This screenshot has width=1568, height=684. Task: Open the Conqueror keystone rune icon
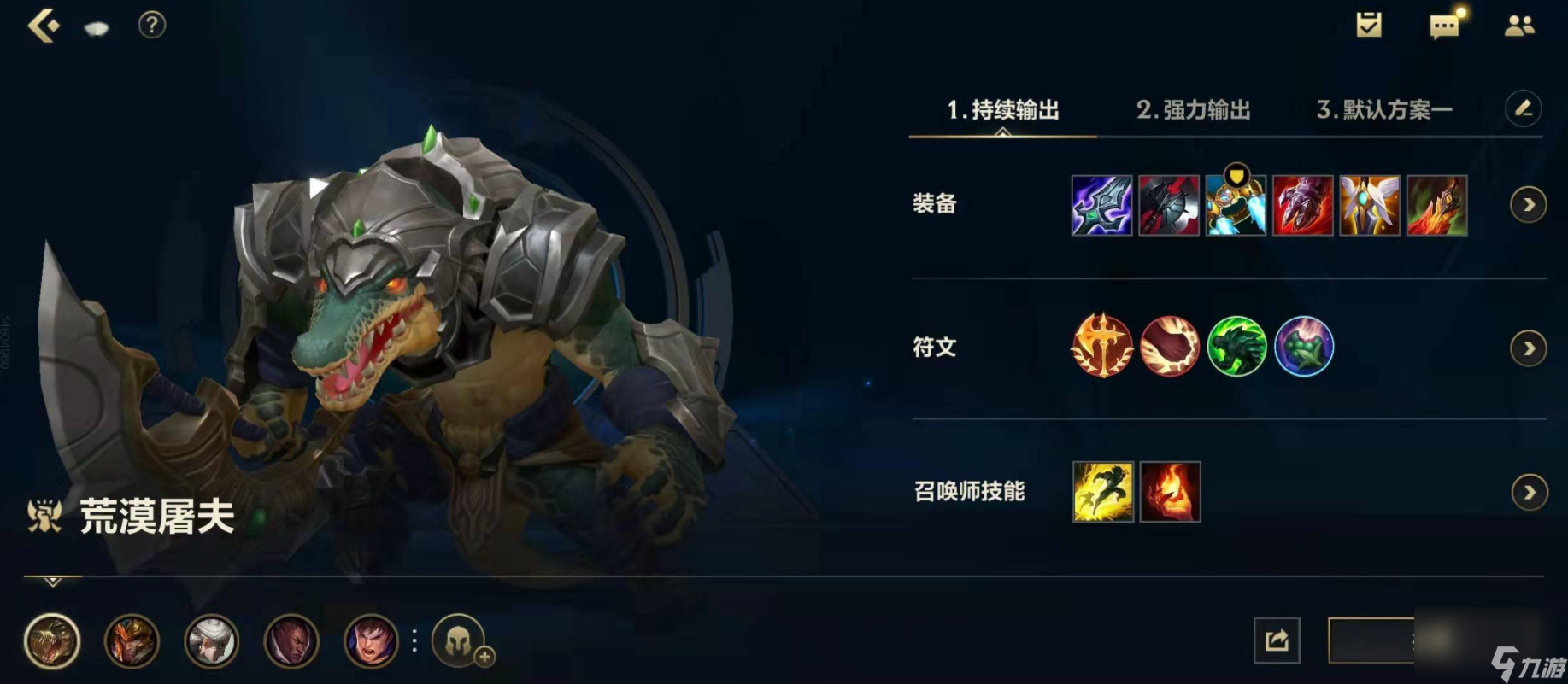click(1102, 348)
